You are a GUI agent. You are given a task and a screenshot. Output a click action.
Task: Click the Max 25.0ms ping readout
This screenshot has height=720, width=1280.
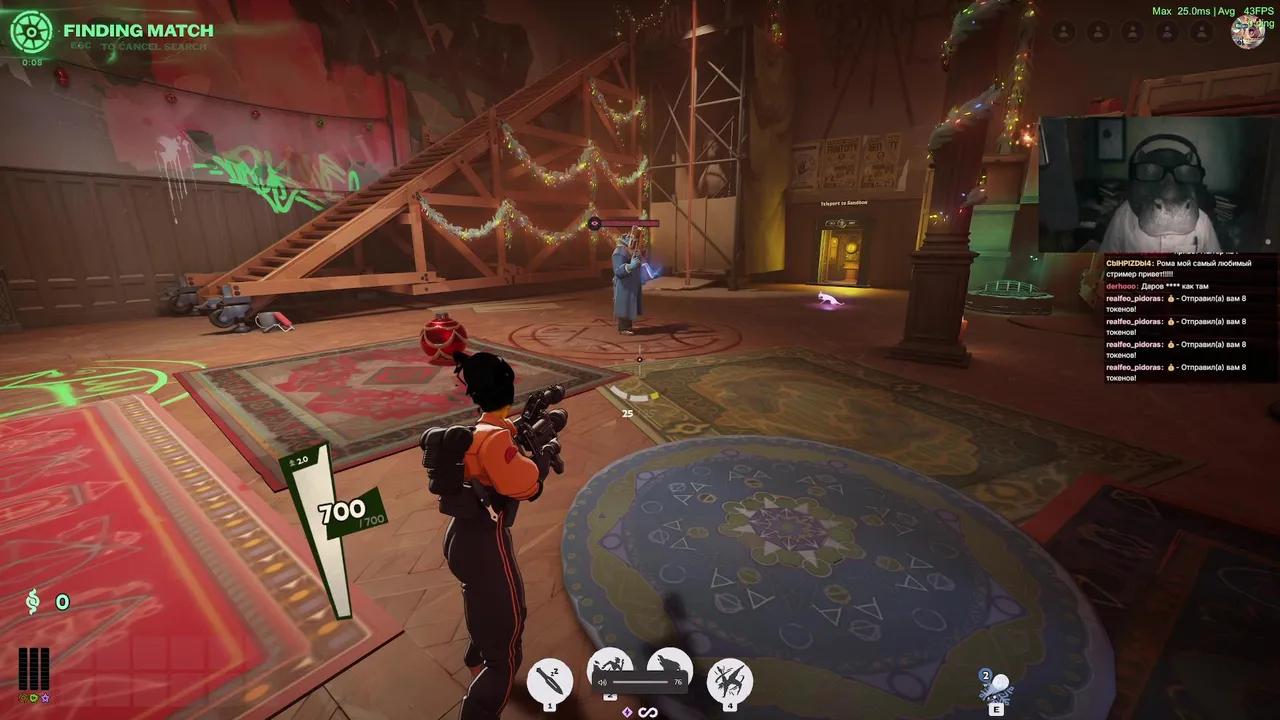1181,9
